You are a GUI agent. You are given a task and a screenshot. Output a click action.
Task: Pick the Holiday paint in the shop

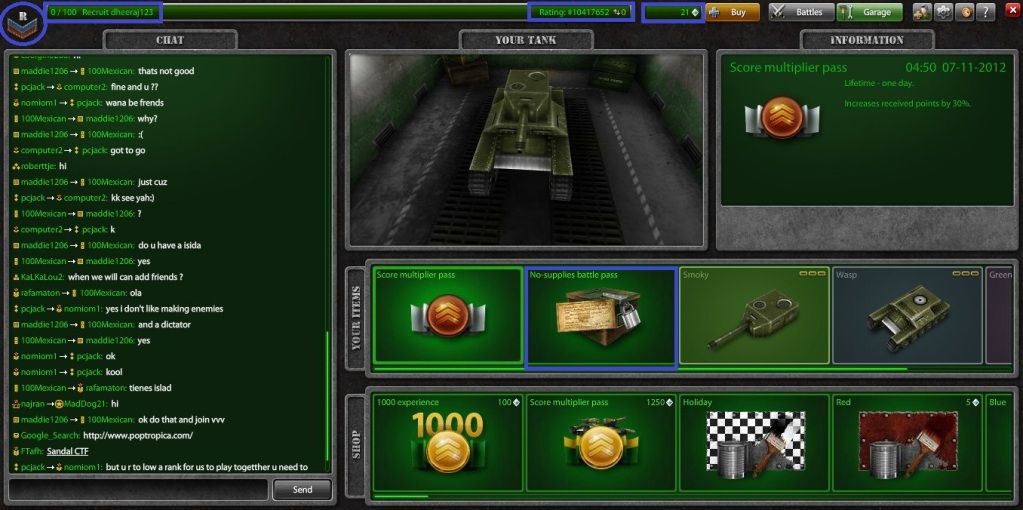754,445
